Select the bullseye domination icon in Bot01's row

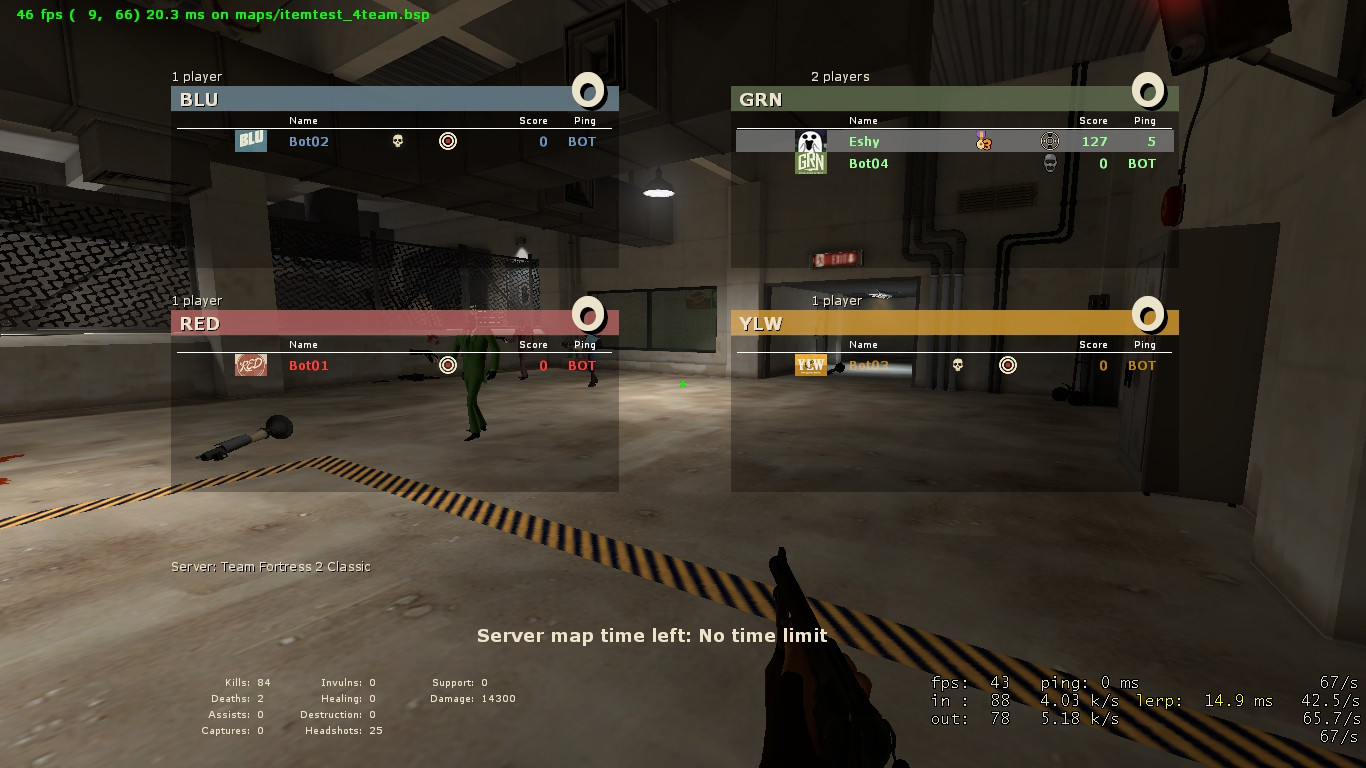447,365
